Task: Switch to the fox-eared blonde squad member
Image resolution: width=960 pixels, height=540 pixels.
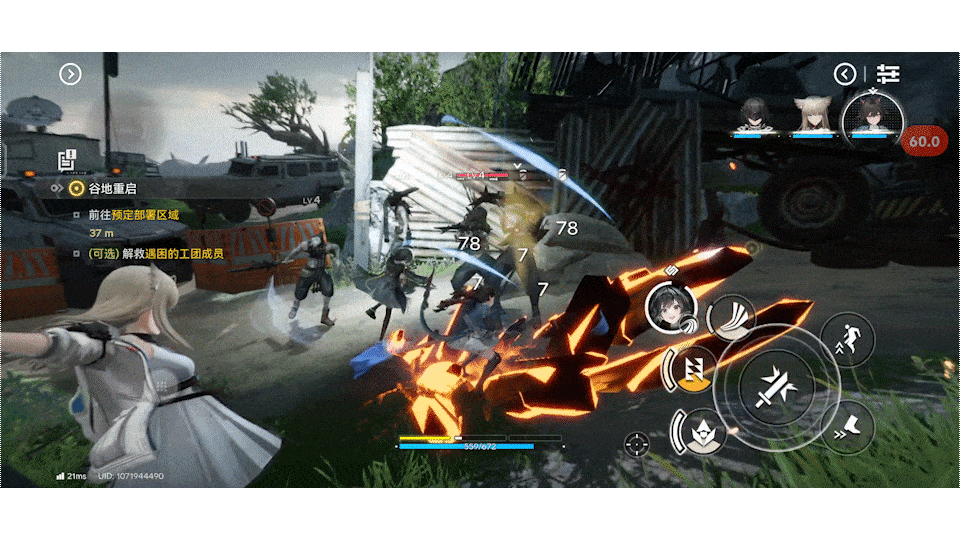Action: pos(812,116)
